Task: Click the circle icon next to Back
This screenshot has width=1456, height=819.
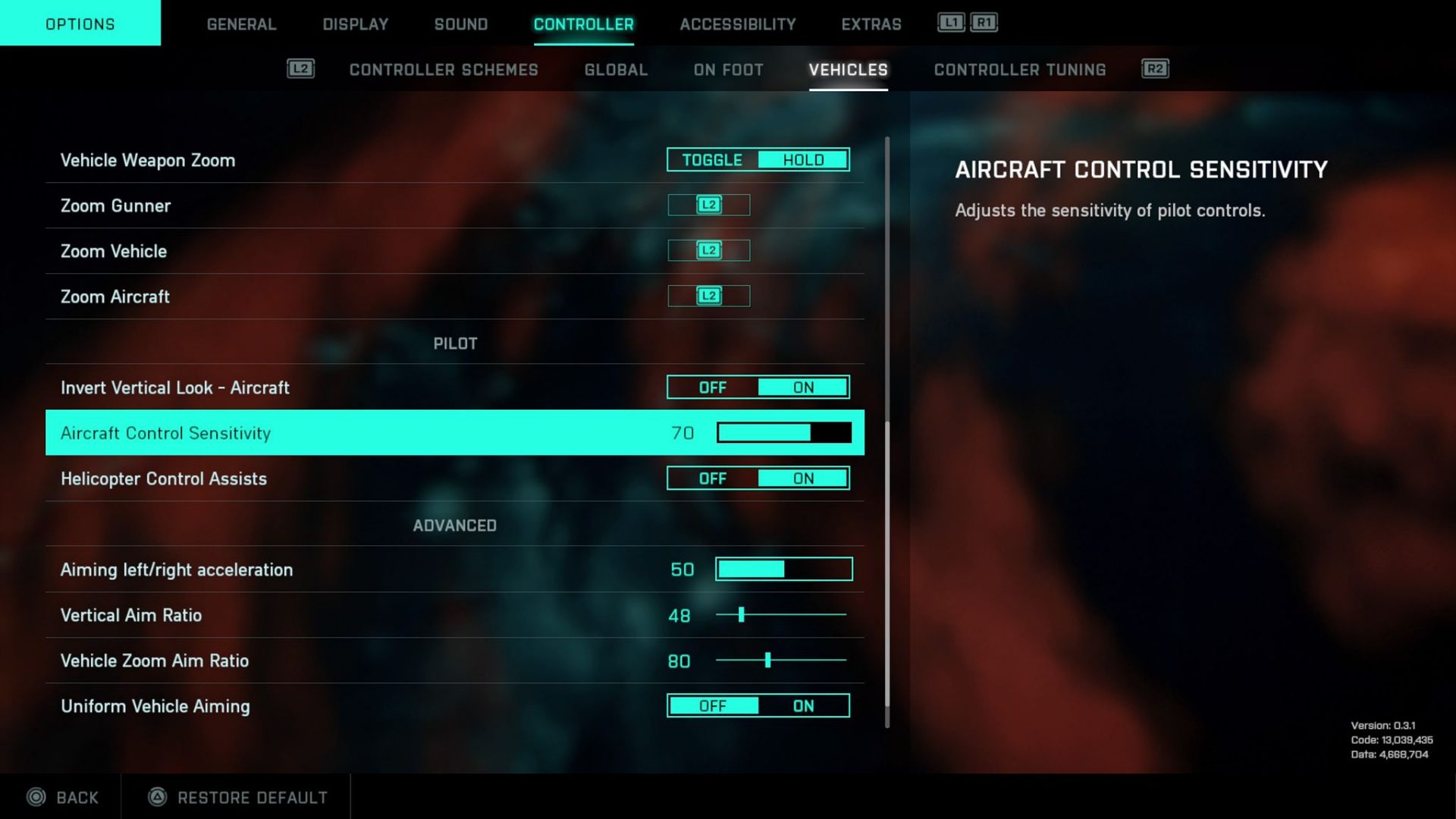Action: point(36,797)
